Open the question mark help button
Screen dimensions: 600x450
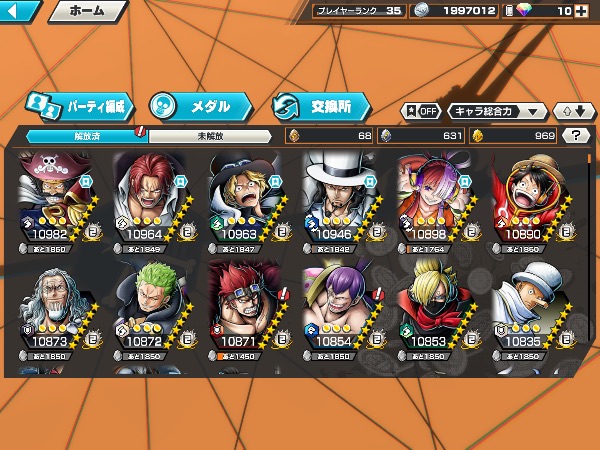tap(576, 136)
